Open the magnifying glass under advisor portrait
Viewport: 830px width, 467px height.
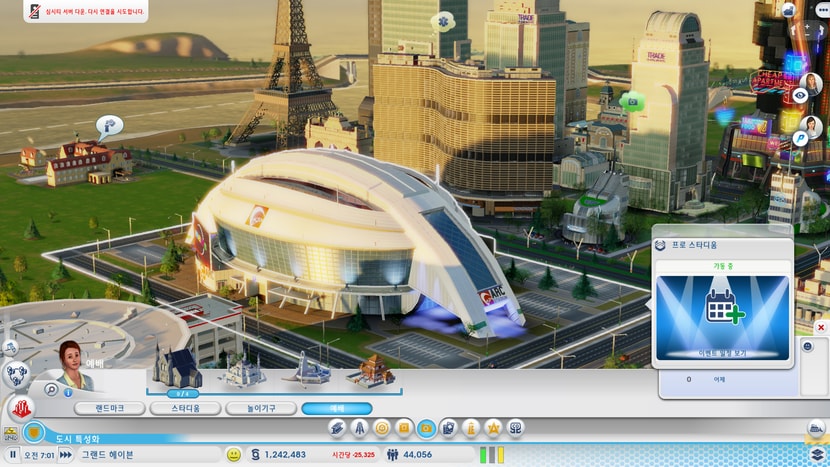50,389
